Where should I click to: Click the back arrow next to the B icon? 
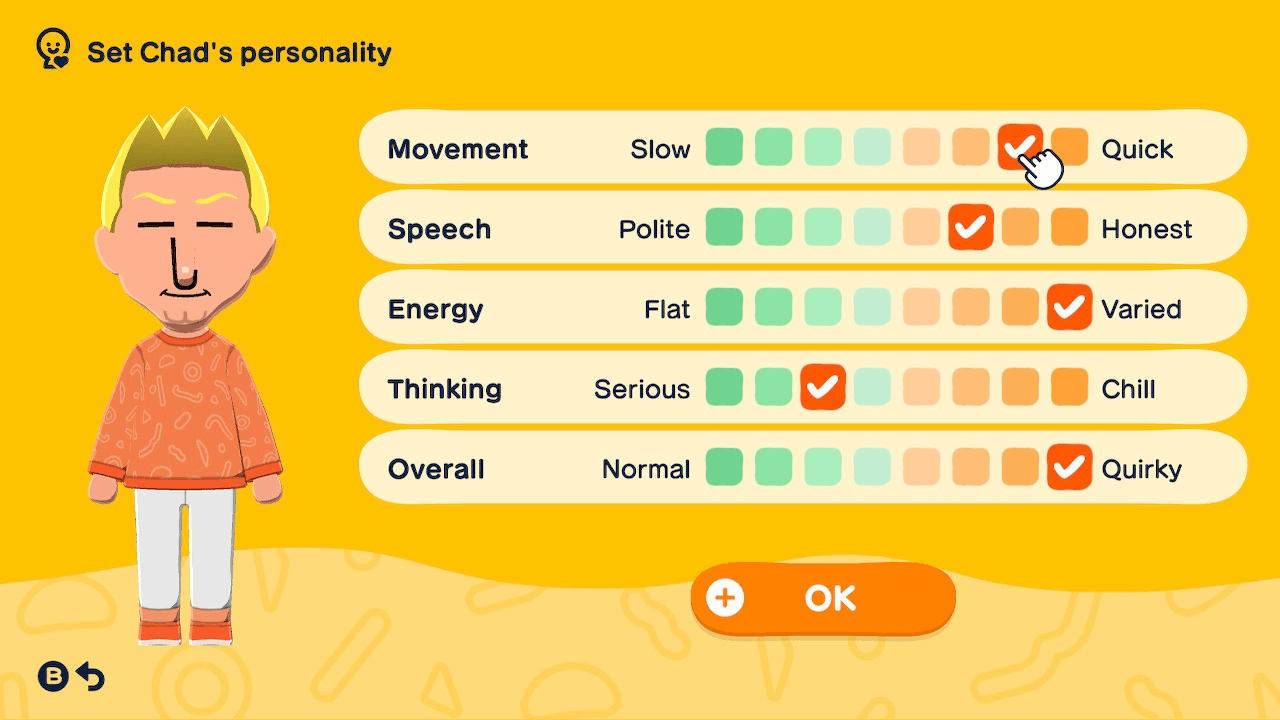pyautogui.click(x=92, y=676)
